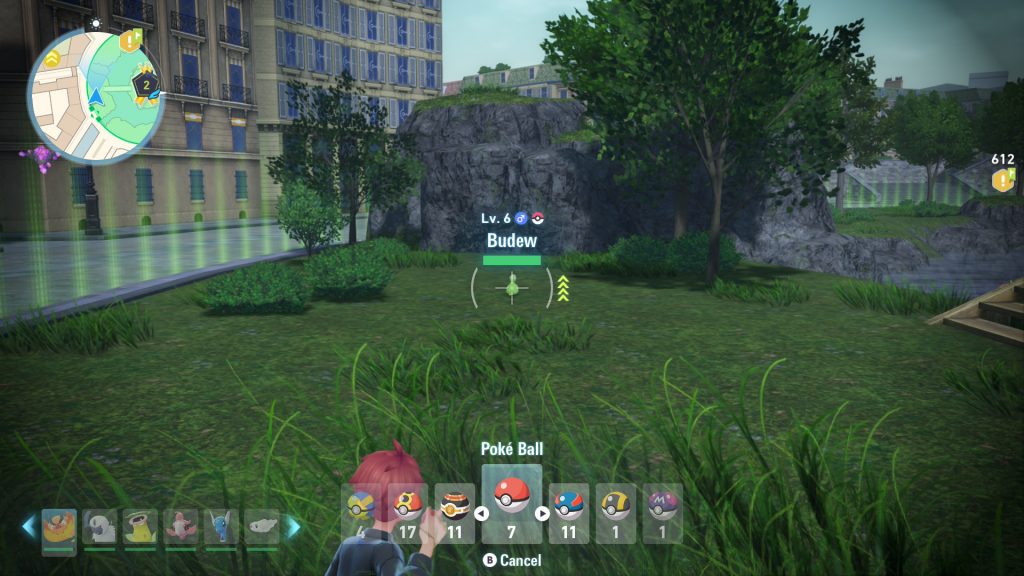This screenshot has height=576, width=1024.
Task: Choose the yellow Pokémon party slot
Action: (141, 528)
